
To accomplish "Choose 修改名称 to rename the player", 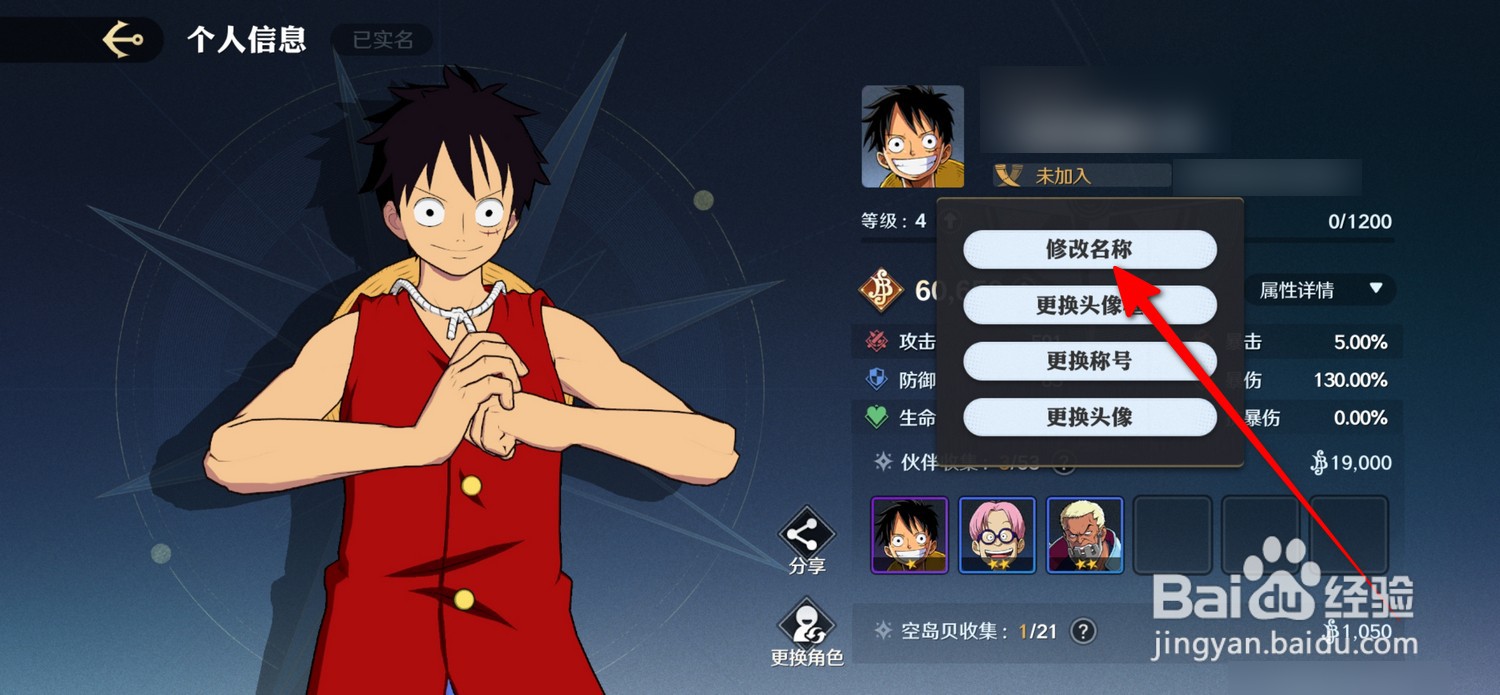I will tap(1089, 250).
